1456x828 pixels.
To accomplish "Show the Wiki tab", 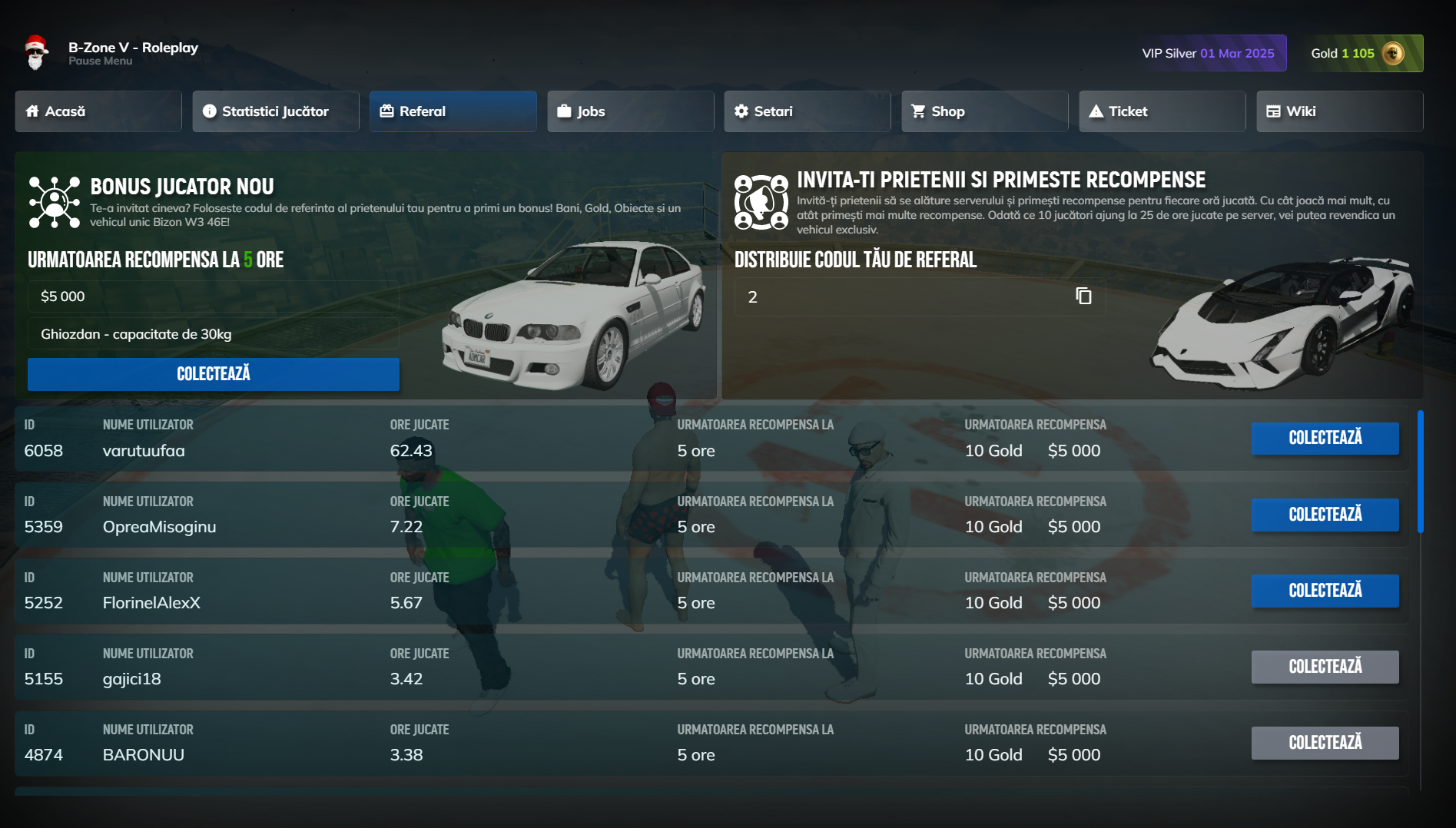I will tap(1340, 111).
